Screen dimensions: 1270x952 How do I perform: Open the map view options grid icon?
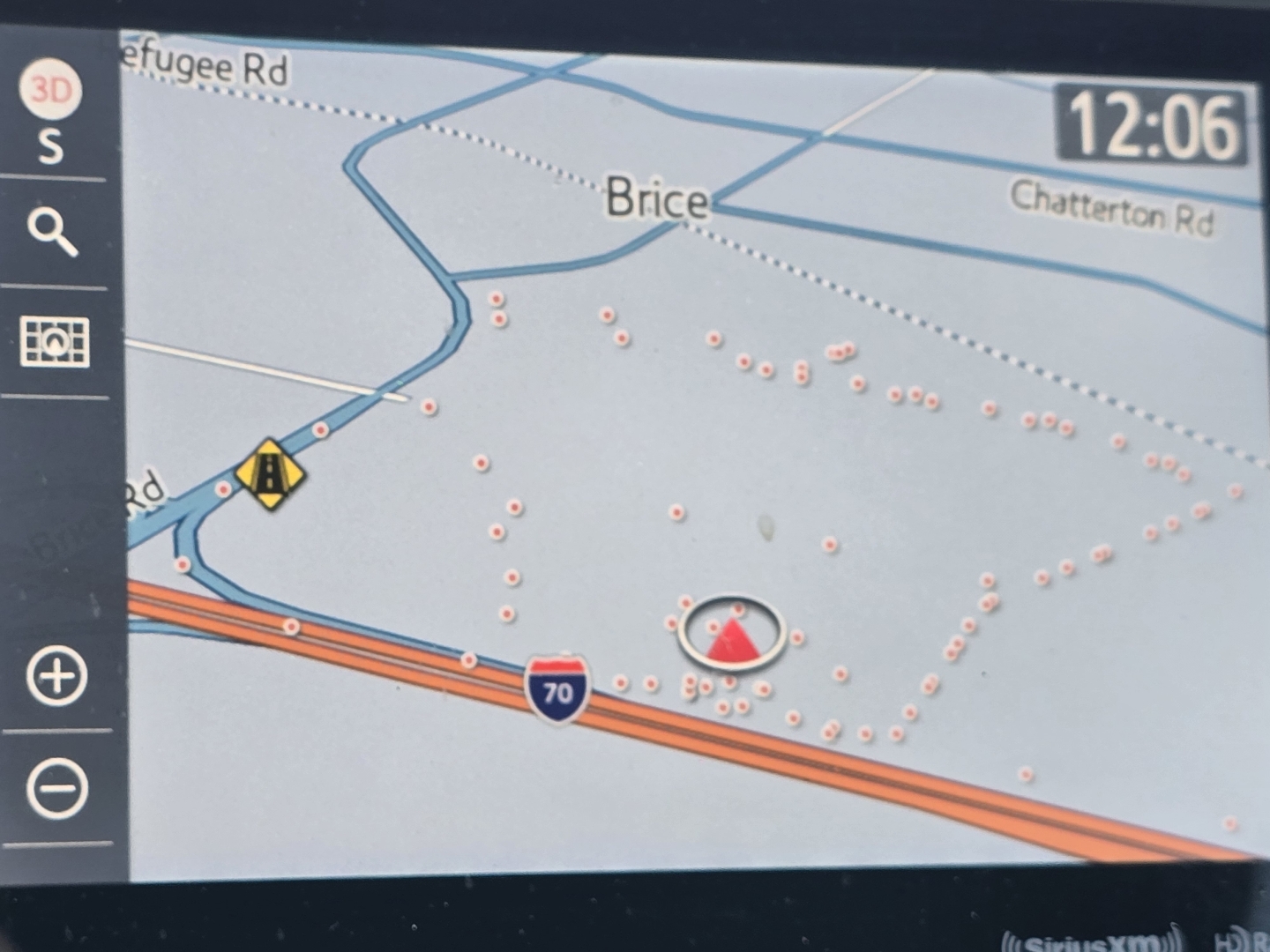pos(55,341)
